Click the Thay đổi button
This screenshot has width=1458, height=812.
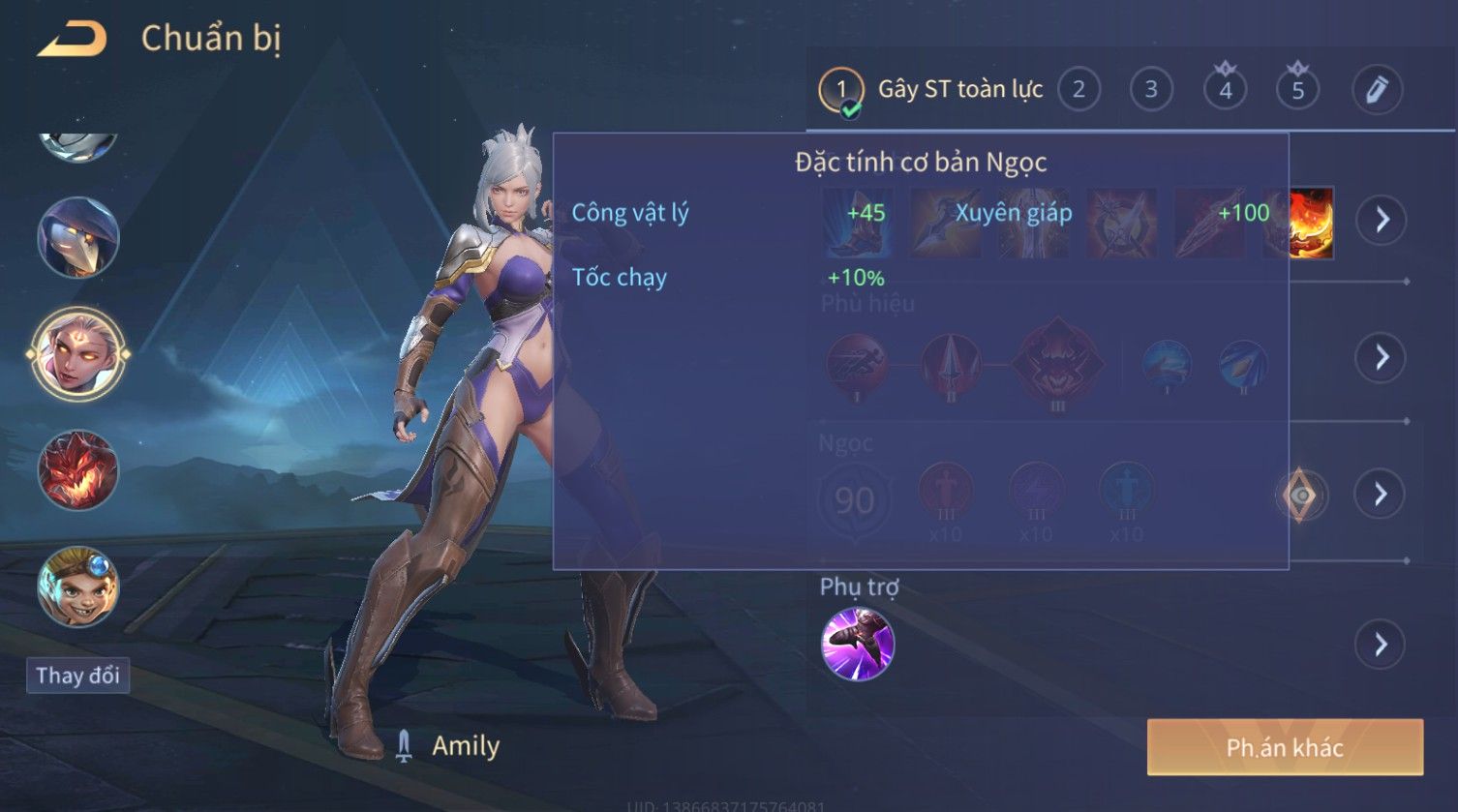click(x=77, y=675)
